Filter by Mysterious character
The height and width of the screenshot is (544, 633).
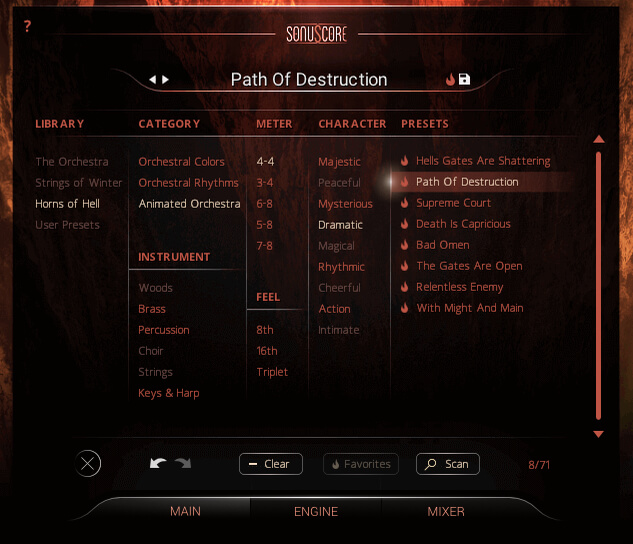pyautogui.click(x=345, y=204)
